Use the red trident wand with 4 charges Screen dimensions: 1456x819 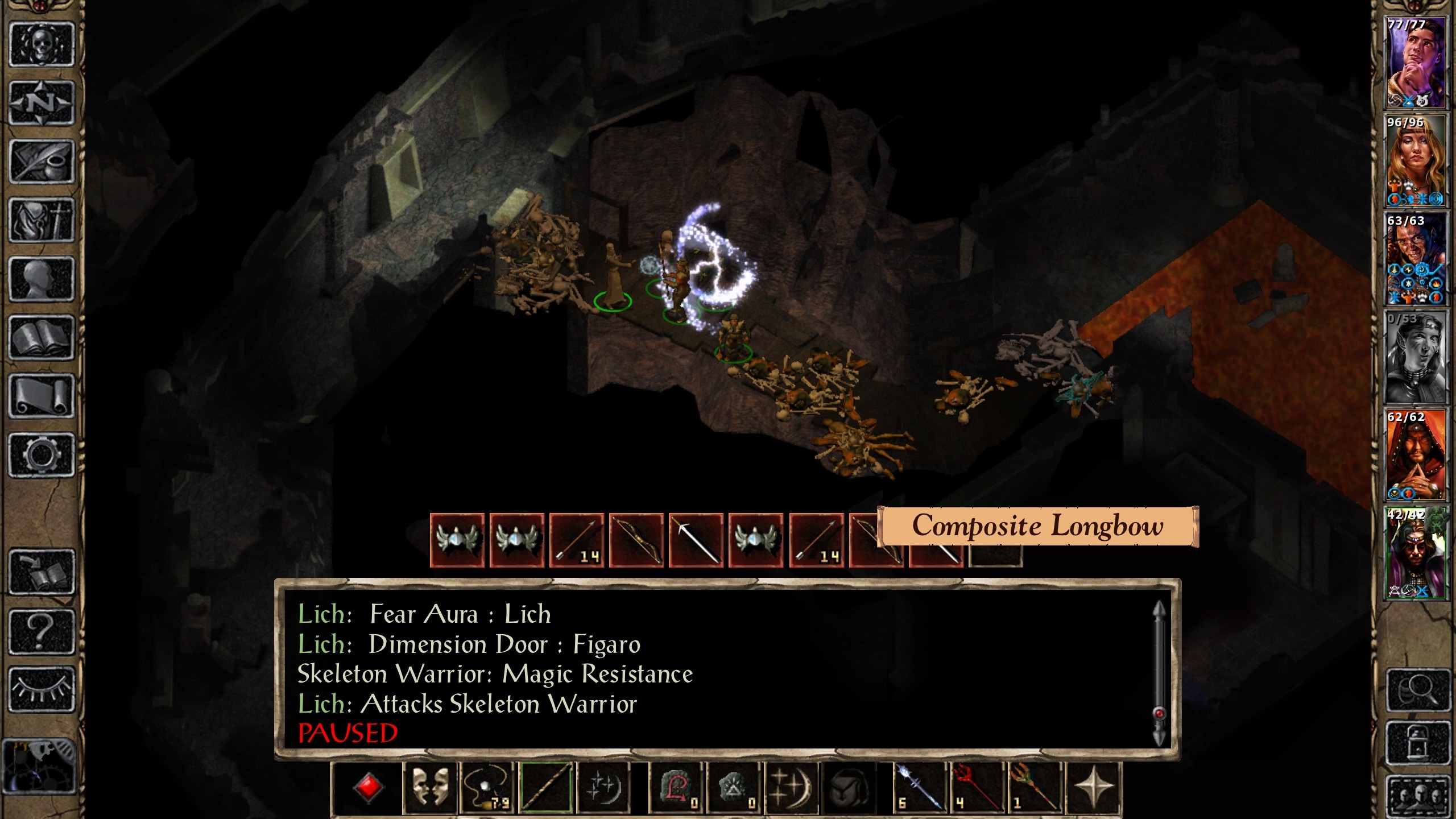pos(977,787)
